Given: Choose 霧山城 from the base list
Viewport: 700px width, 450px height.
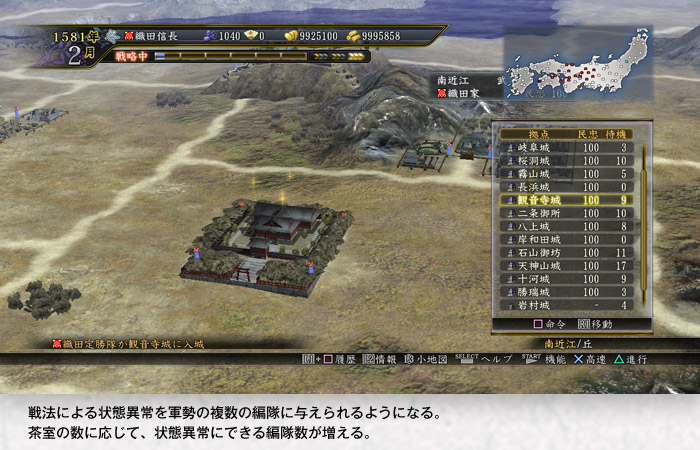Looking at the screenshot, I should pos(565,173).
